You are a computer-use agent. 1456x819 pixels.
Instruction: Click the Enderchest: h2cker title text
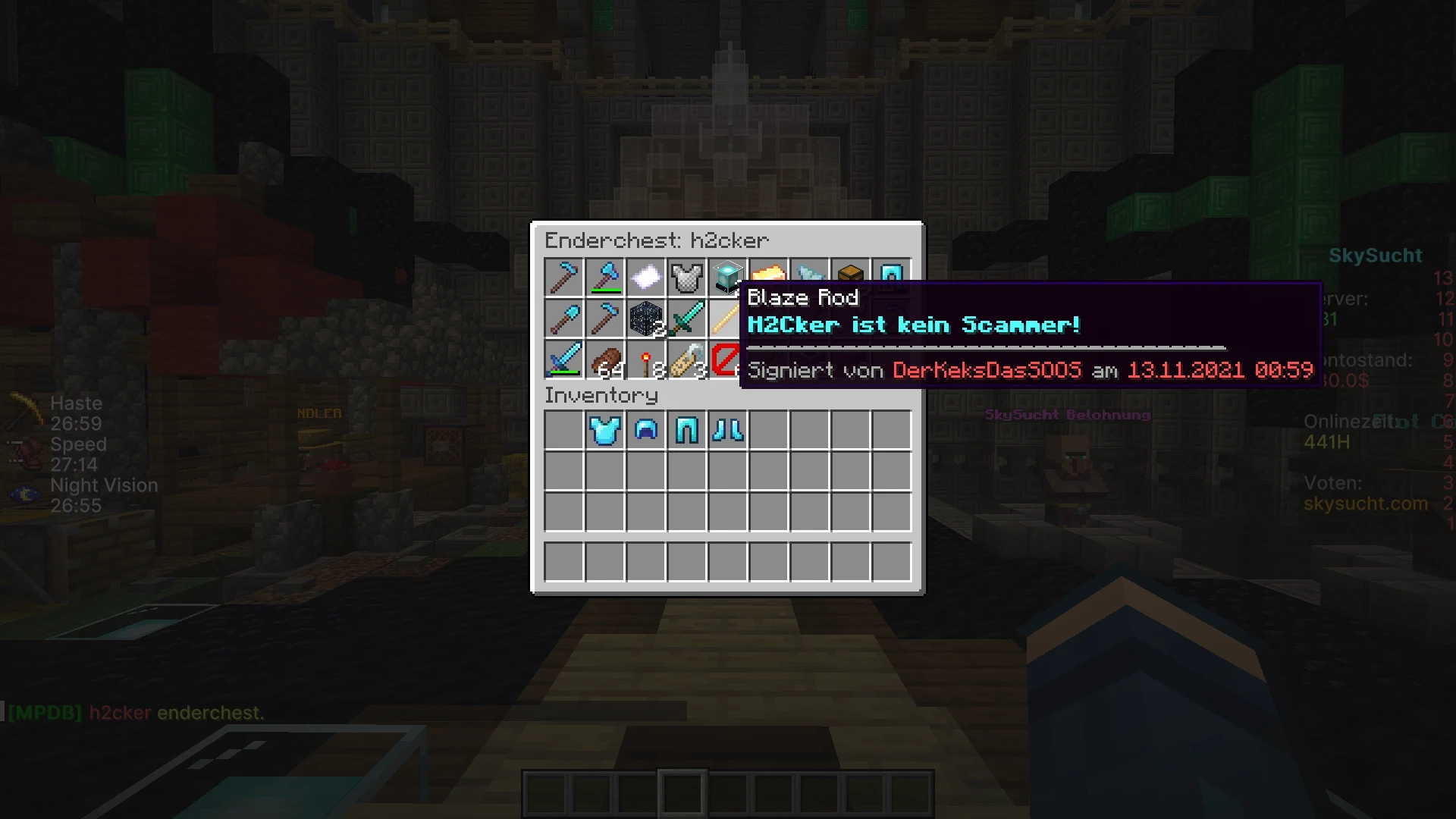click(x=657, y=240)
